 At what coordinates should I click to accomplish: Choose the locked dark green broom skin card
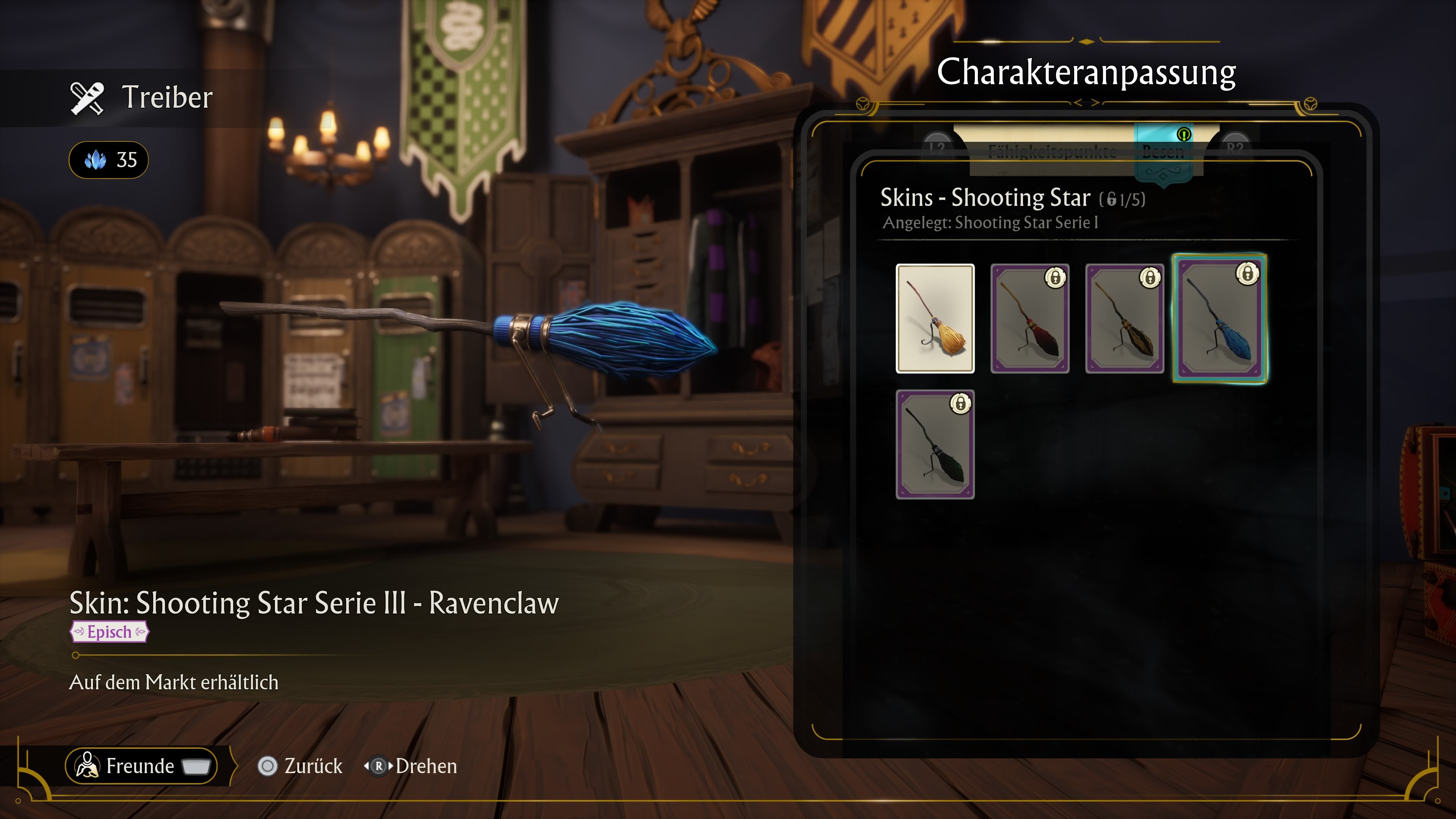(x=935, y=444)
